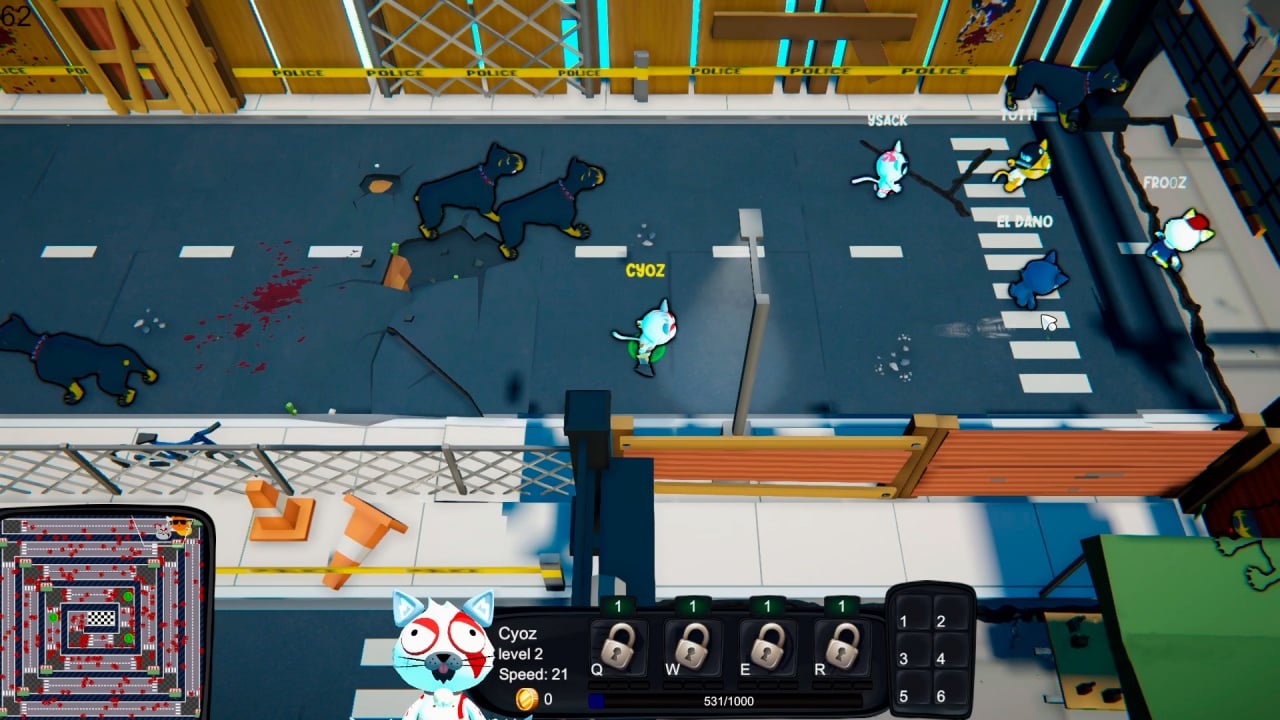This screenshot has height=720, width=1280.
Task: Use item slot 4
Action: tap(940, 659)
